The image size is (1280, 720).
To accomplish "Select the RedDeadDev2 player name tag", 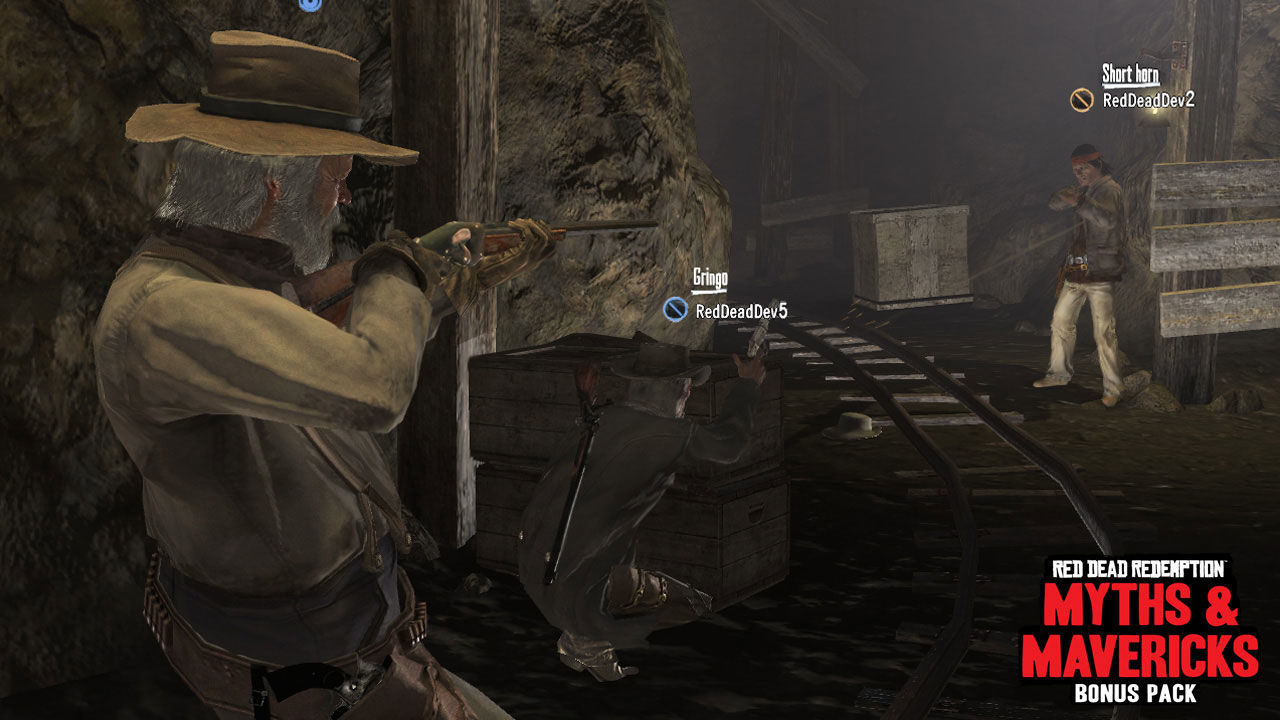I will pos(1148,100).
